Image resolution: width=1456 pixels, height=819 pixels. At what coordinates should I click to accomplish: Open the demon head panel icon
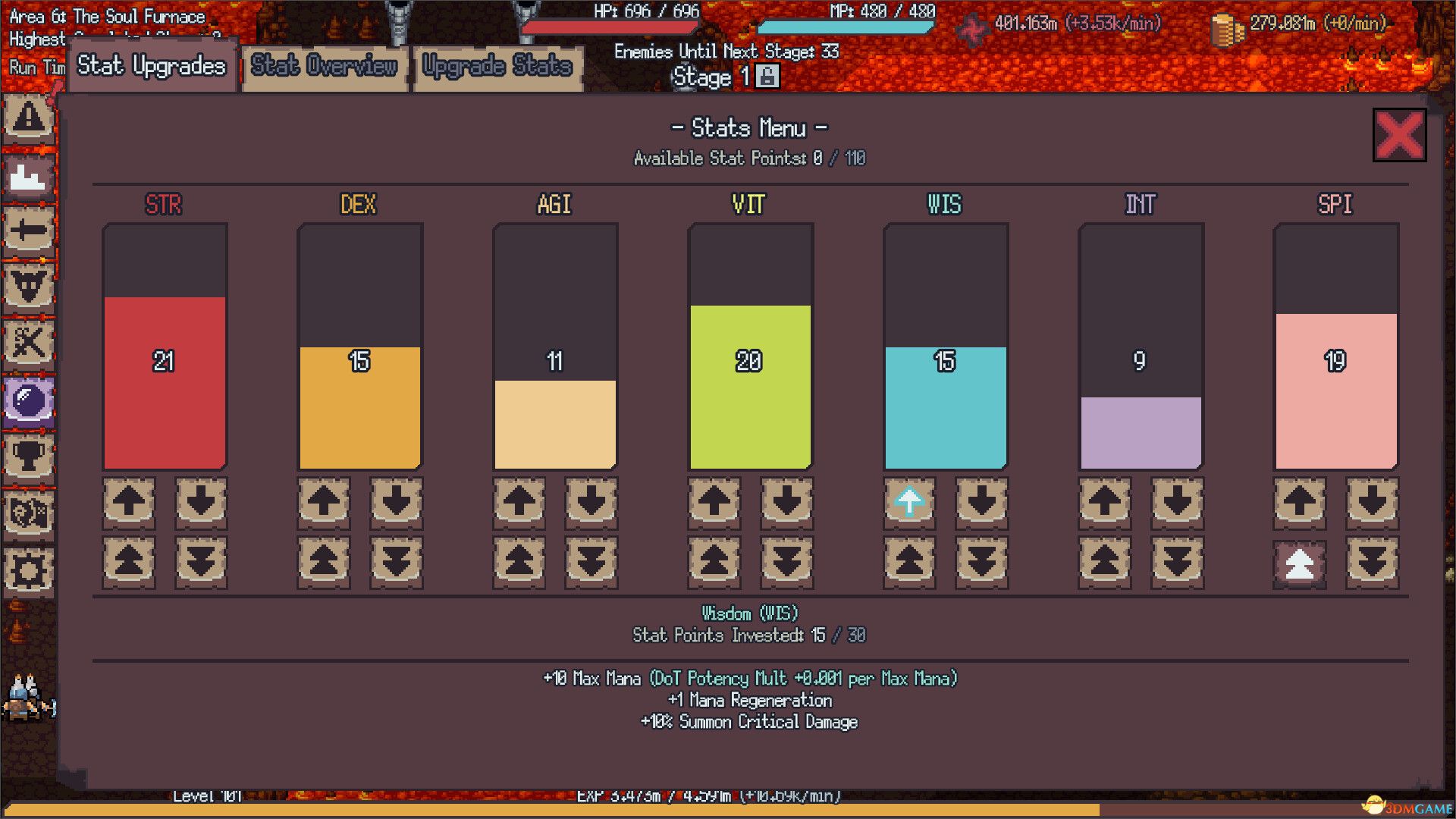pos(29,287)
